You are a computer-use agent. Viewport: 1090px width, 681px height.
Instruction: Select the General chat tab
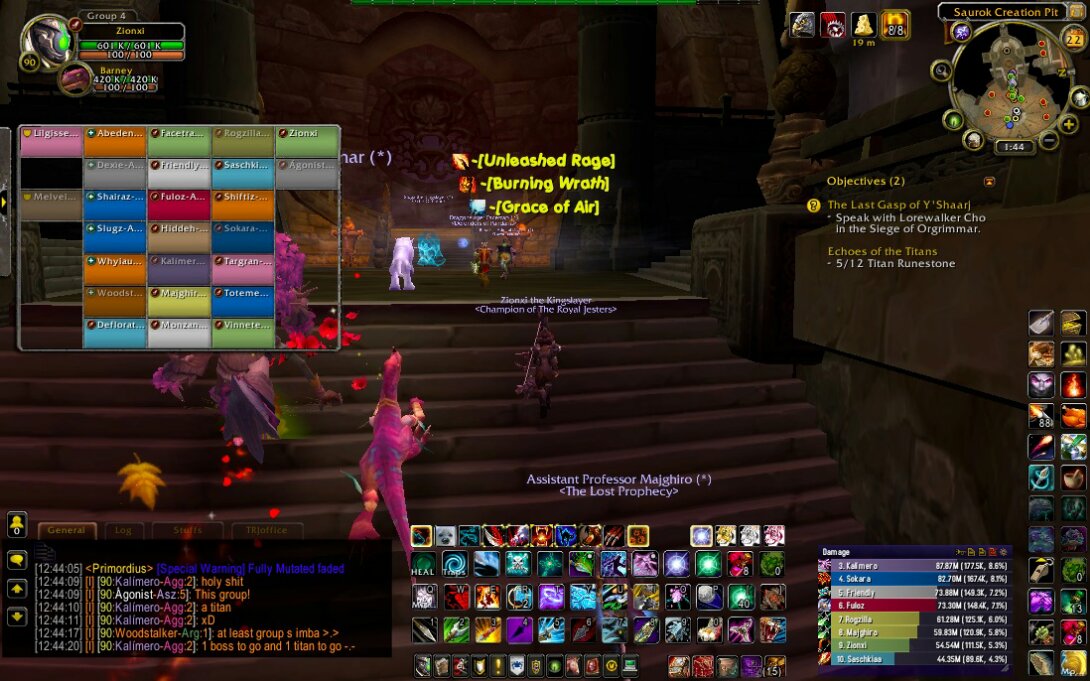click(67, 530)
